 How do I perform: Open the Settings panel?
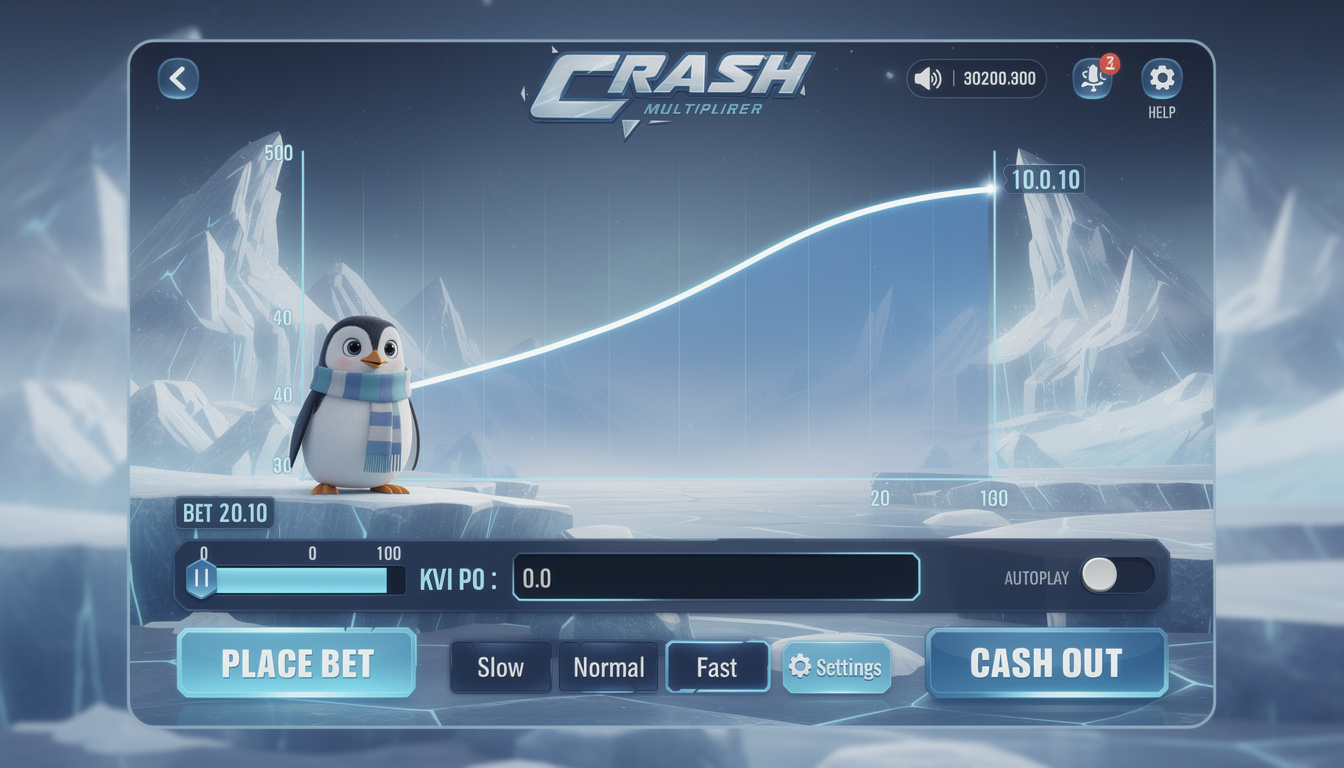(x=837, y=666)
